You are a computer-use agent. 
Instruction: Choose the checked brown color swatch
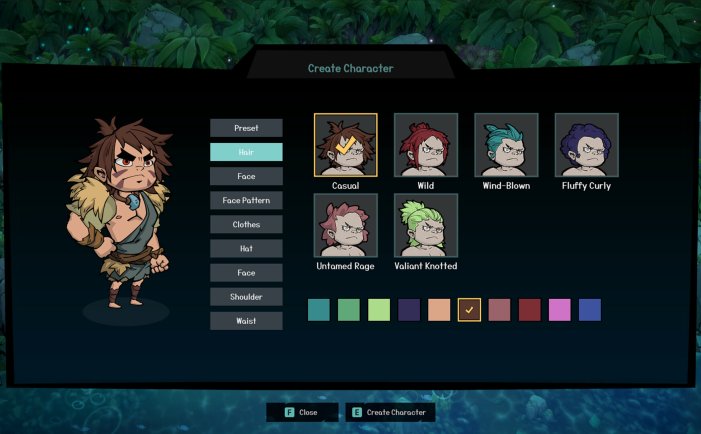click(x=469, y=310)
